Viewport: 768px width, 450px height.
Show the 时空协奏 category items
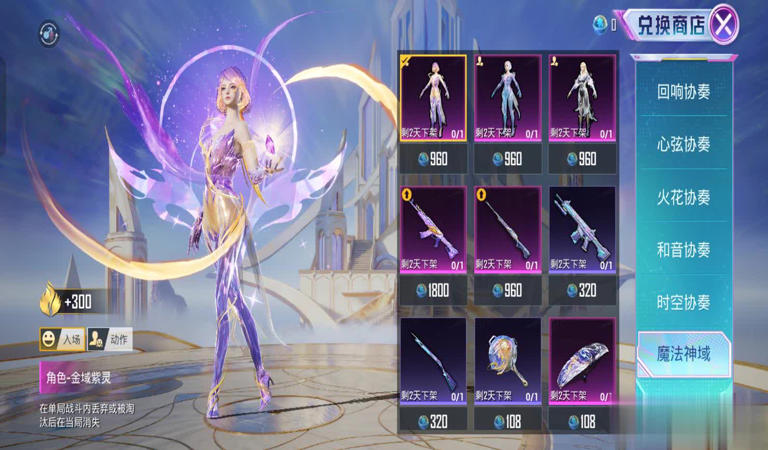[x=684, y=302]
